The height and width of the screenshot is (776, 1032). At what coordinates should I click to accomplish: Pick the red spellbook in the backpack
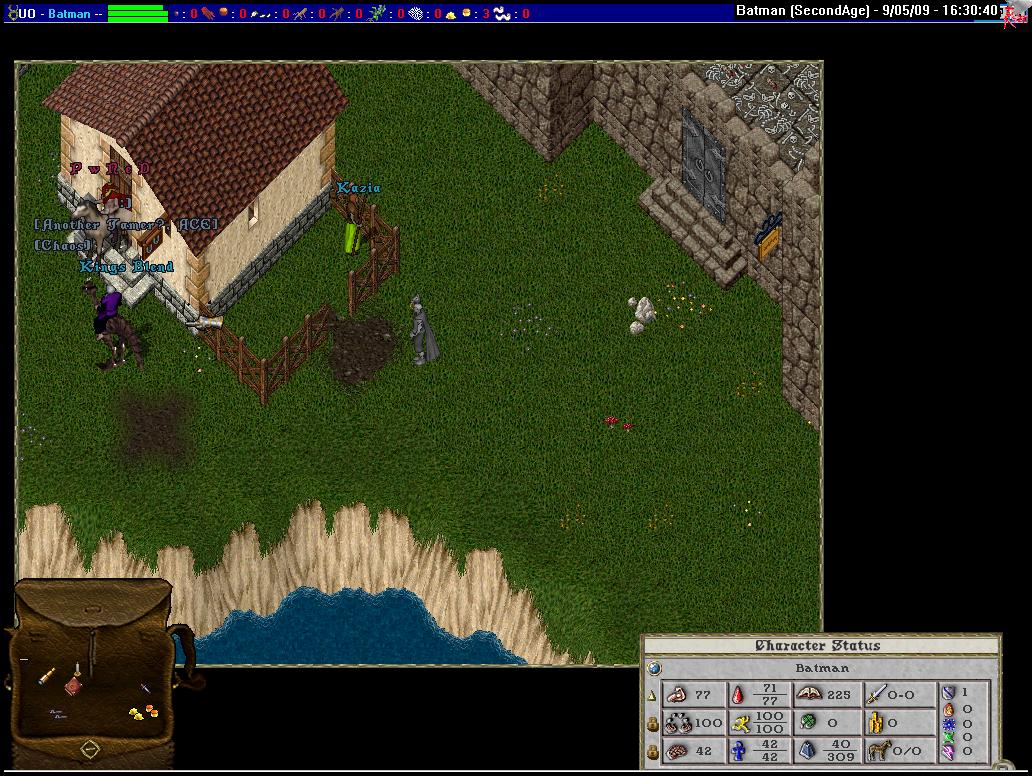coord(73,687)
